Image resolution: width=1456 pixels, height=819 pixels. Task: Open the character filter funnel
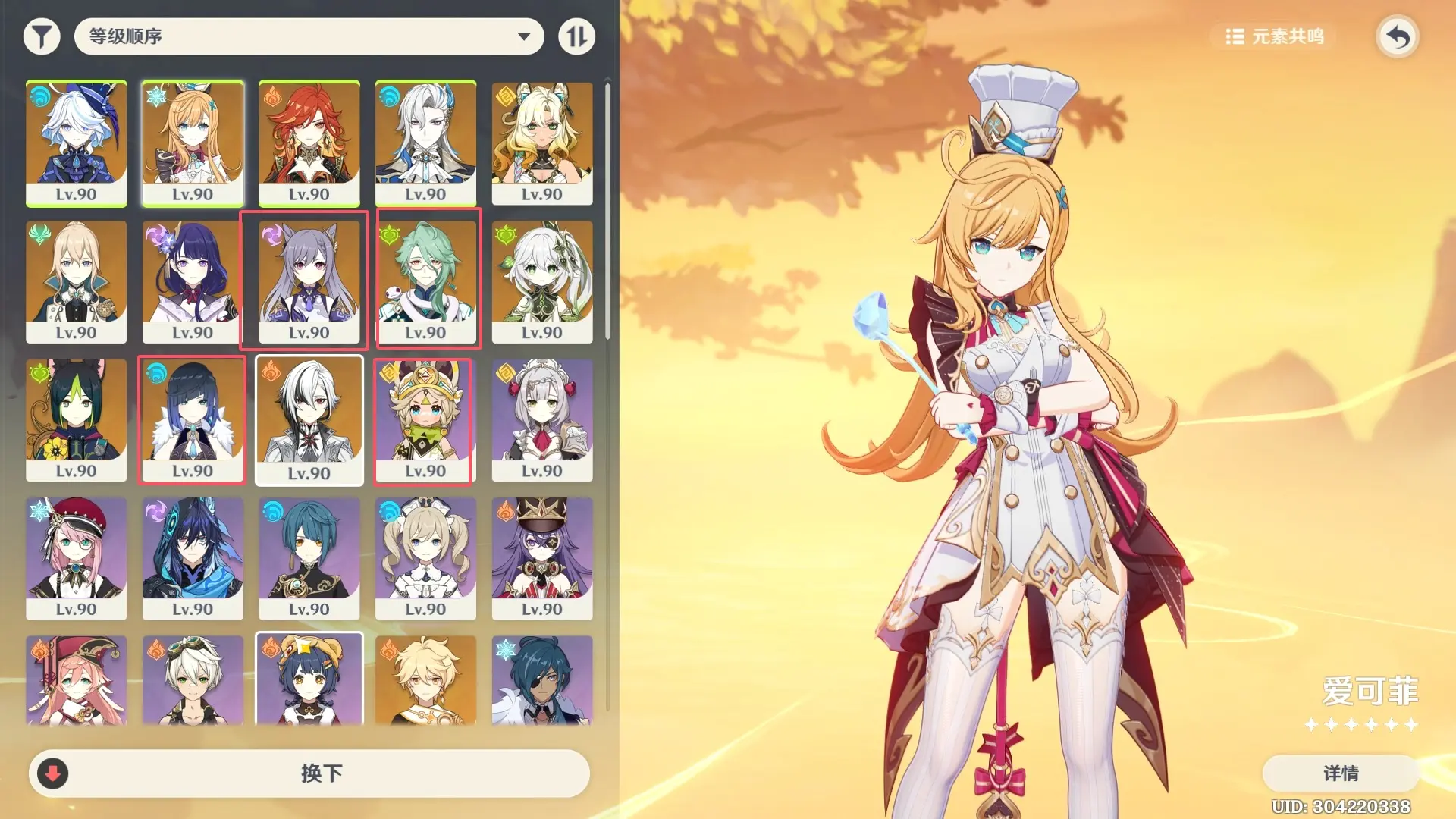[x=42, y=36]
